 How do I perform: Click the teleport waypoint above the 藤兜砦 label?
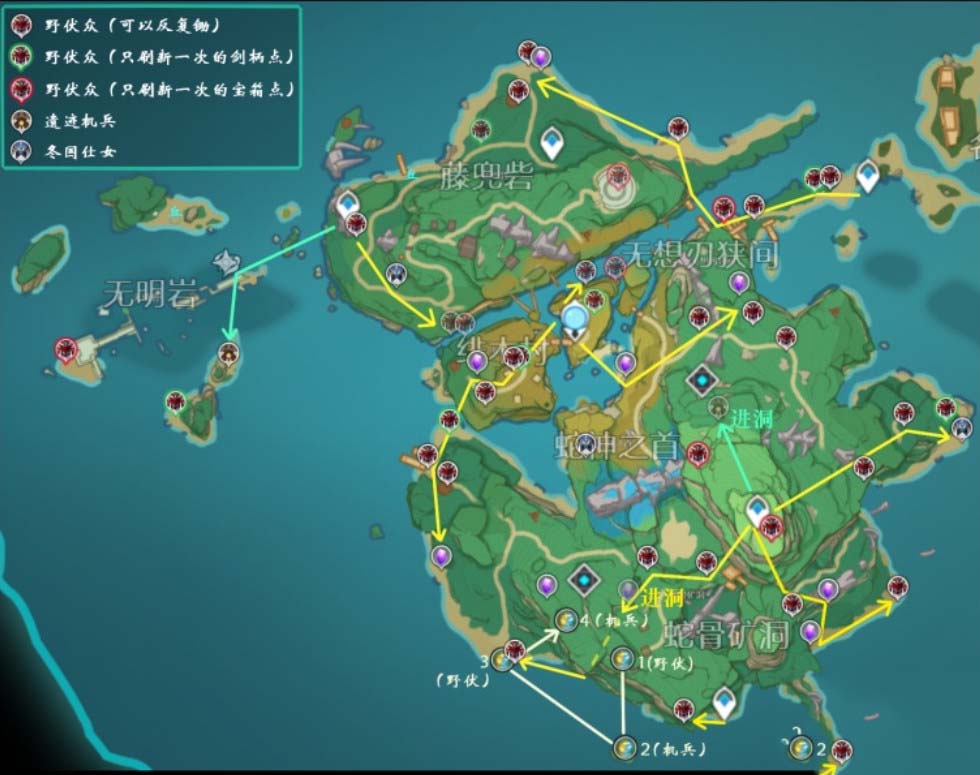click(551, 141)
